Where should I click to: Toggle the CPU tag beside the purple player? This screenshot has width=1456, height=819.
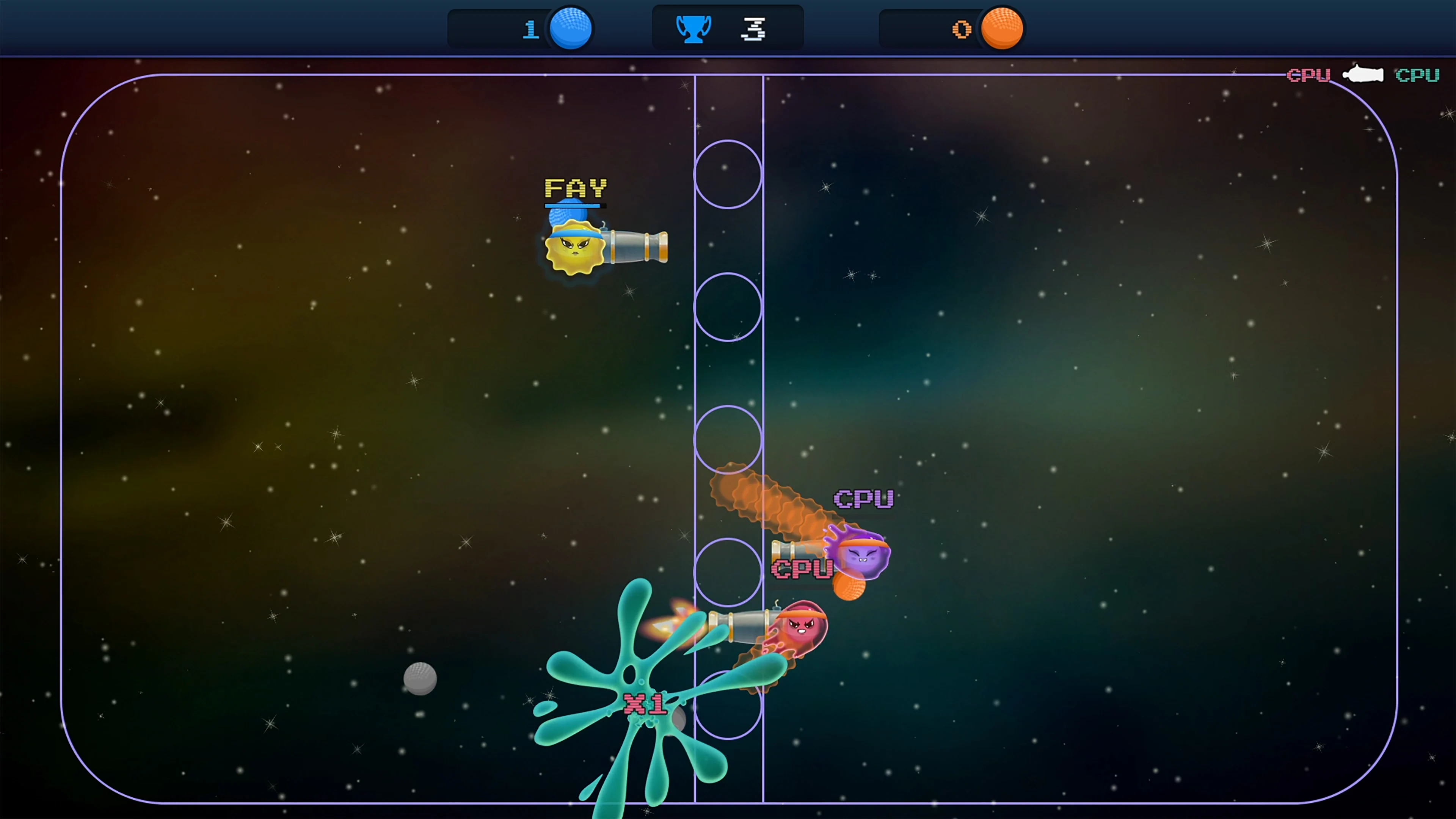pos(803,568)
